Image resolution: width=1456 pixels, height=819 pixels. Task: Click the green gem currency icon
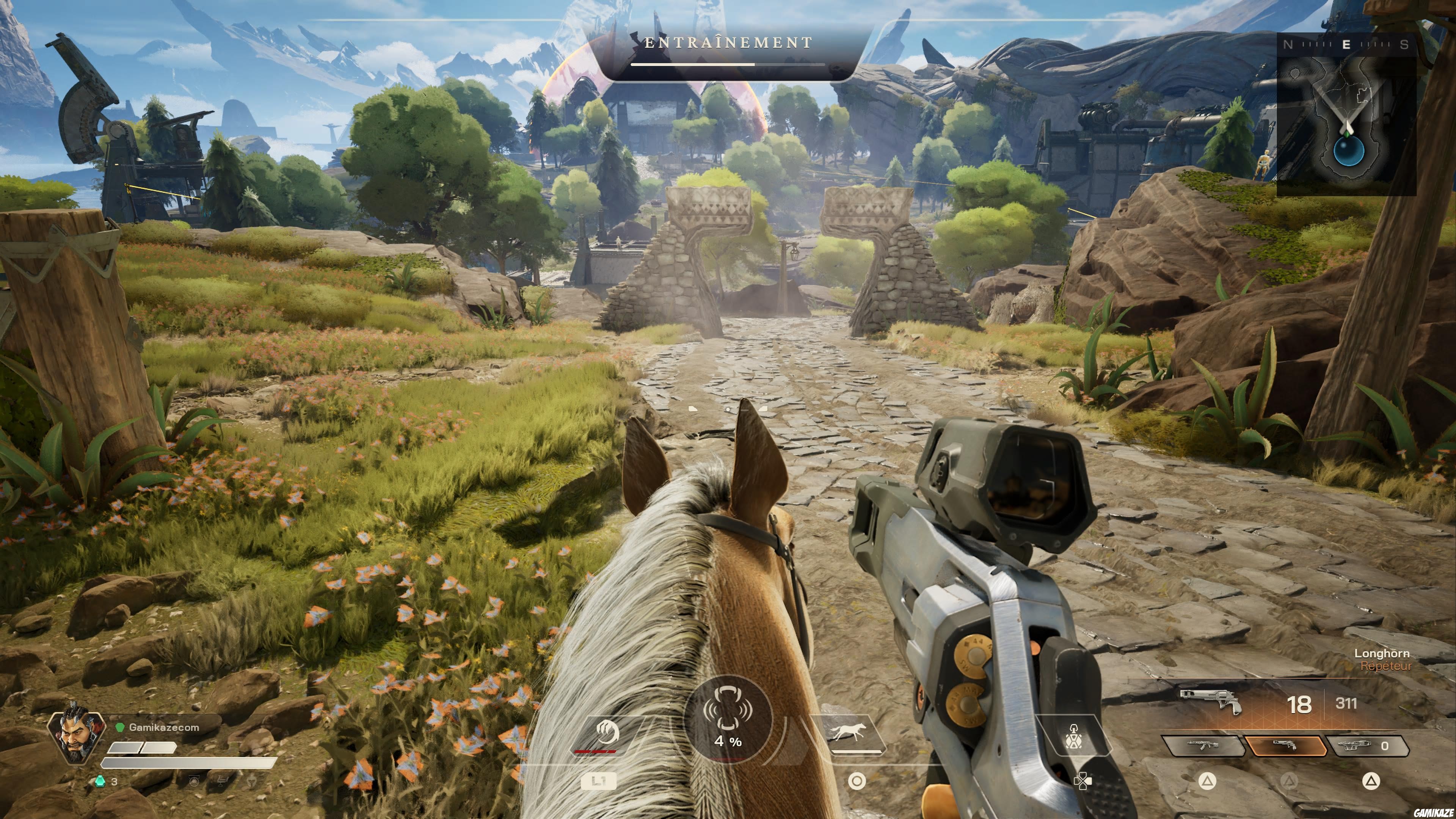[x=100, y=781]
